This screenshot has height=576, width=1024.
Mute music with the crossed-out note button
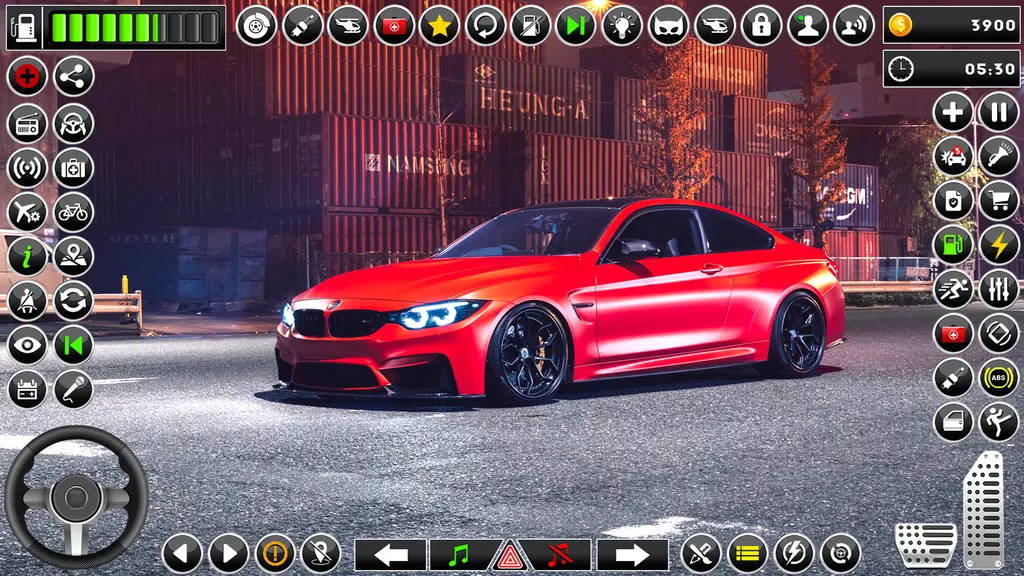[x=560, y=554]
